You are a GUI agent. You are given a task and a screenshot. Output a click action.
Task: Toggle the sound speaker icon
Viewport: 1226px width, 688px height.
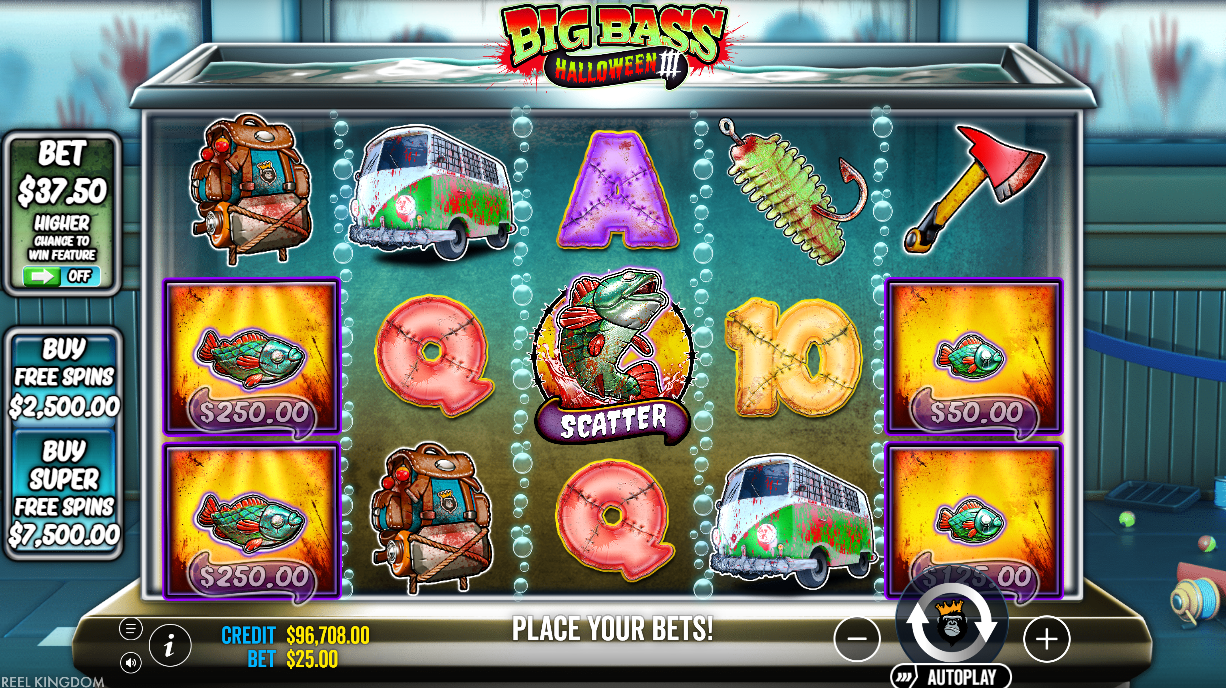click(130, 662)
